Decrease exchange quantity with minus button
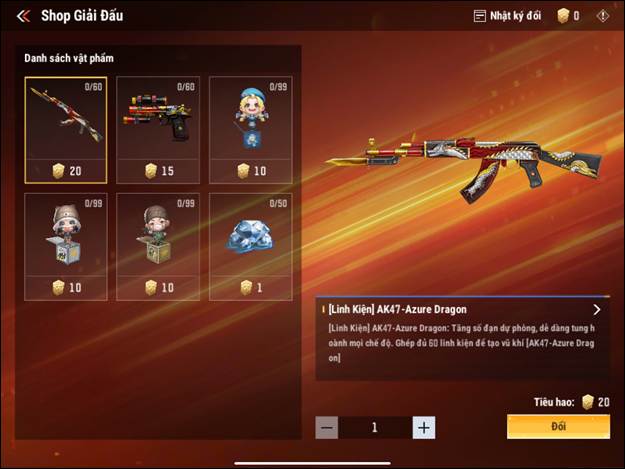 [327, 428]
